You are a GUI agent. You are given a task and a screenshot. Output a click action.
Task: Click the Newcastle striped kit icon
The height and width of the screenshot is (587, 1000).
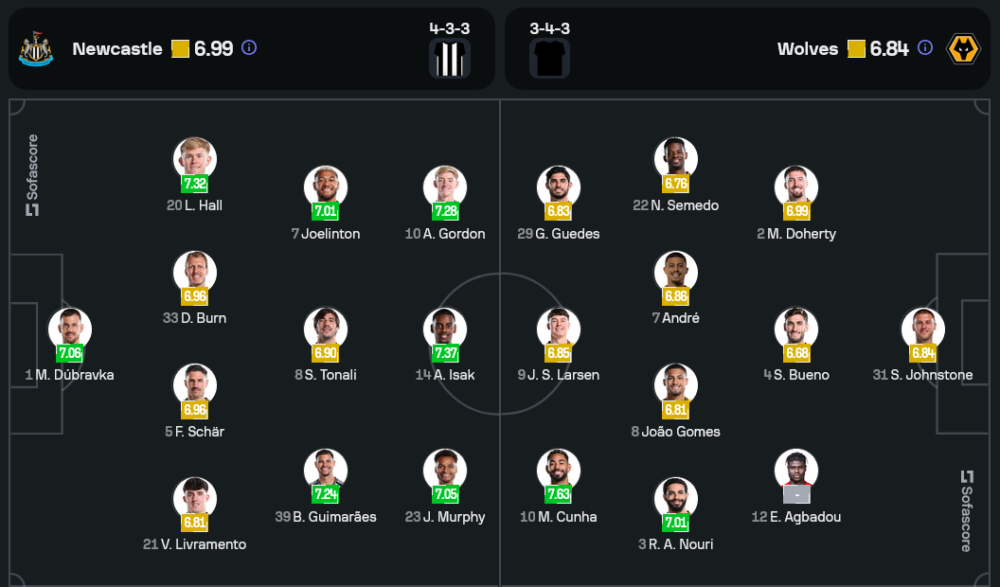click(x=449, y=59)
